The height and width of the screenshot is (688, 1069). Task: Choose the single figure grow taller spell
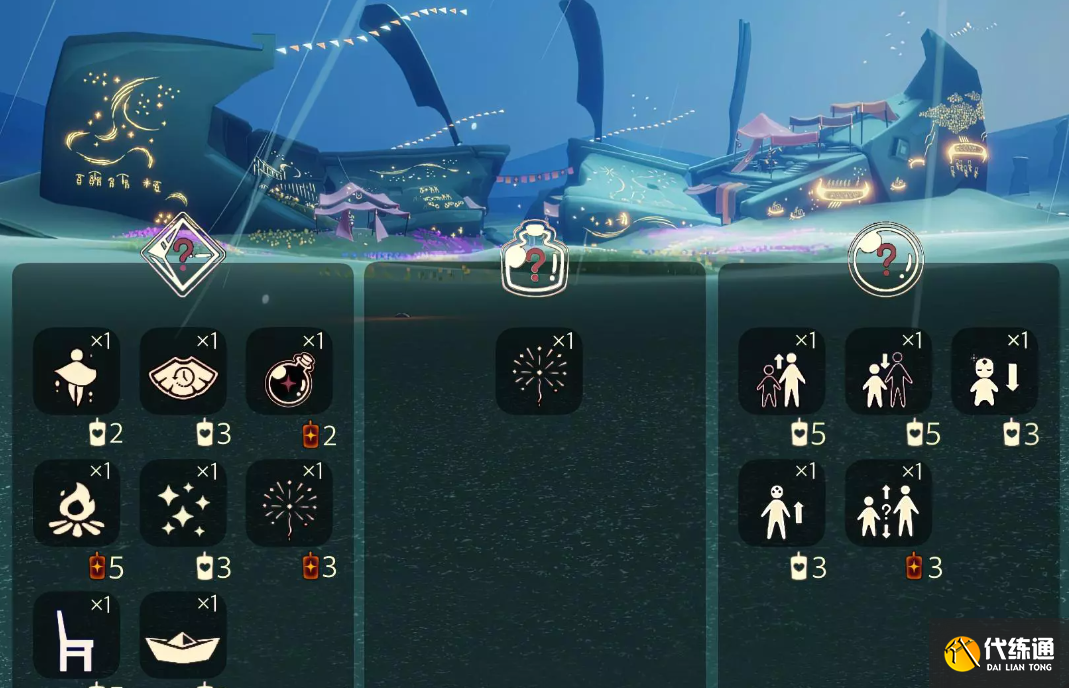tap(782, 503)
